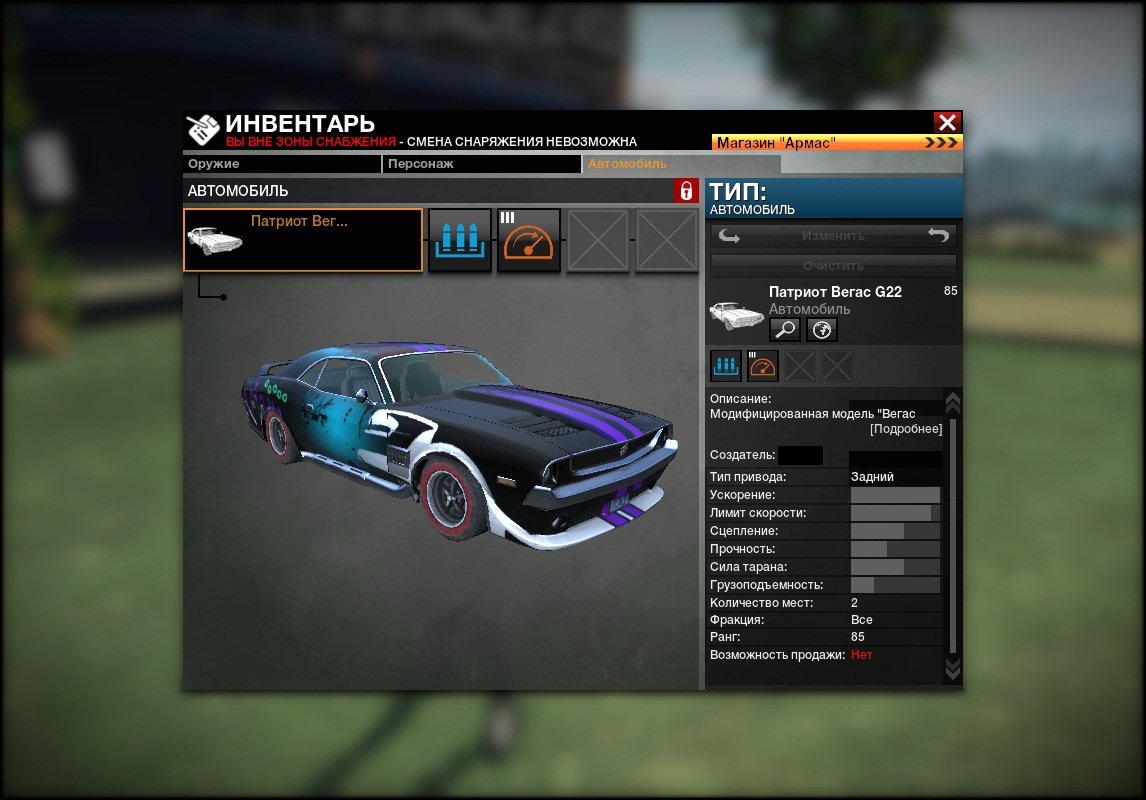Click the Очистить button
The height and width of the screenshot is (800, 1146).
pyautogui.click(x=833, y=266)
